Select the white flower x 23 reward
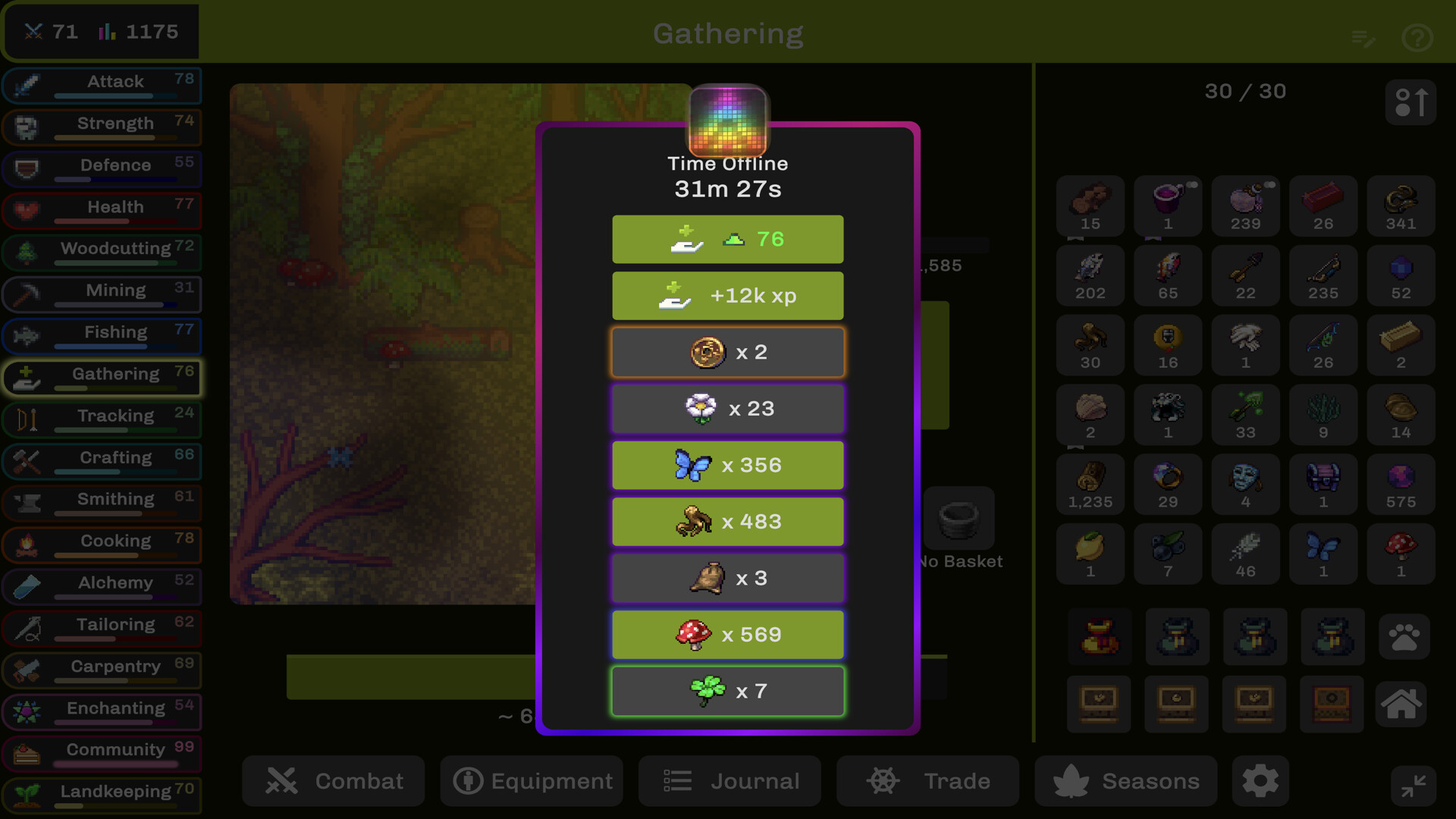The height and width of the screenshot is (819, 1456). click(728, 409)
